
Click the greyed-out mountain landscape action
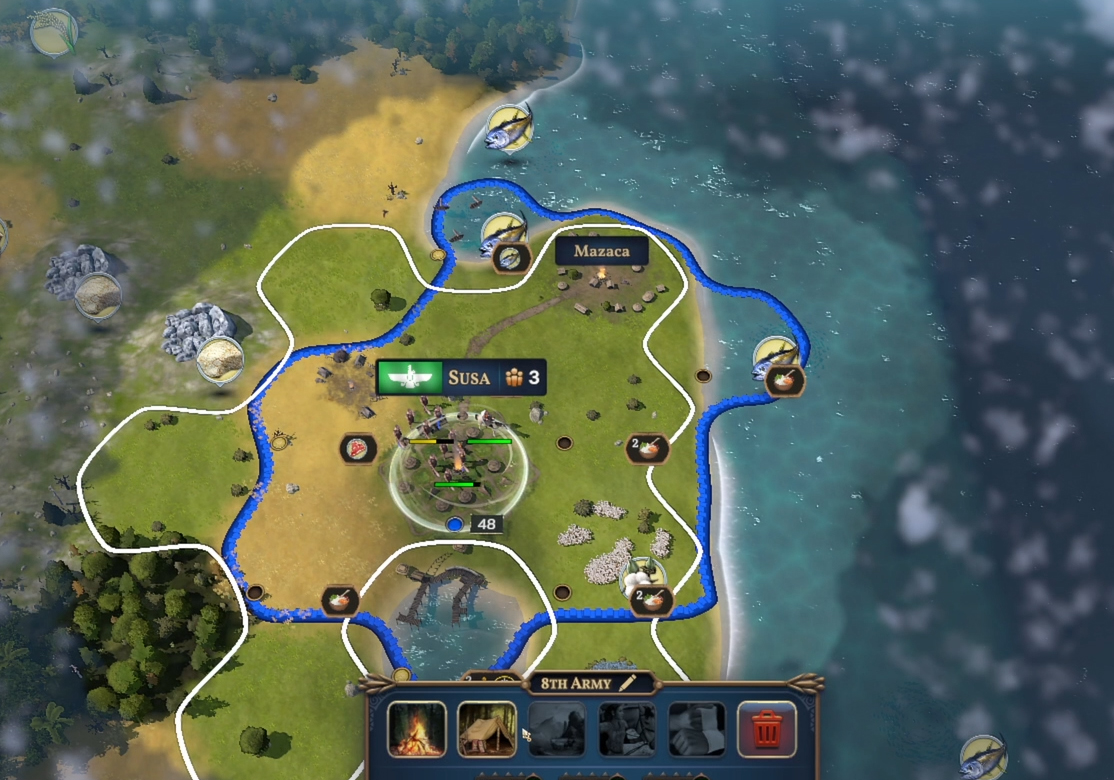tap(557, 729)
